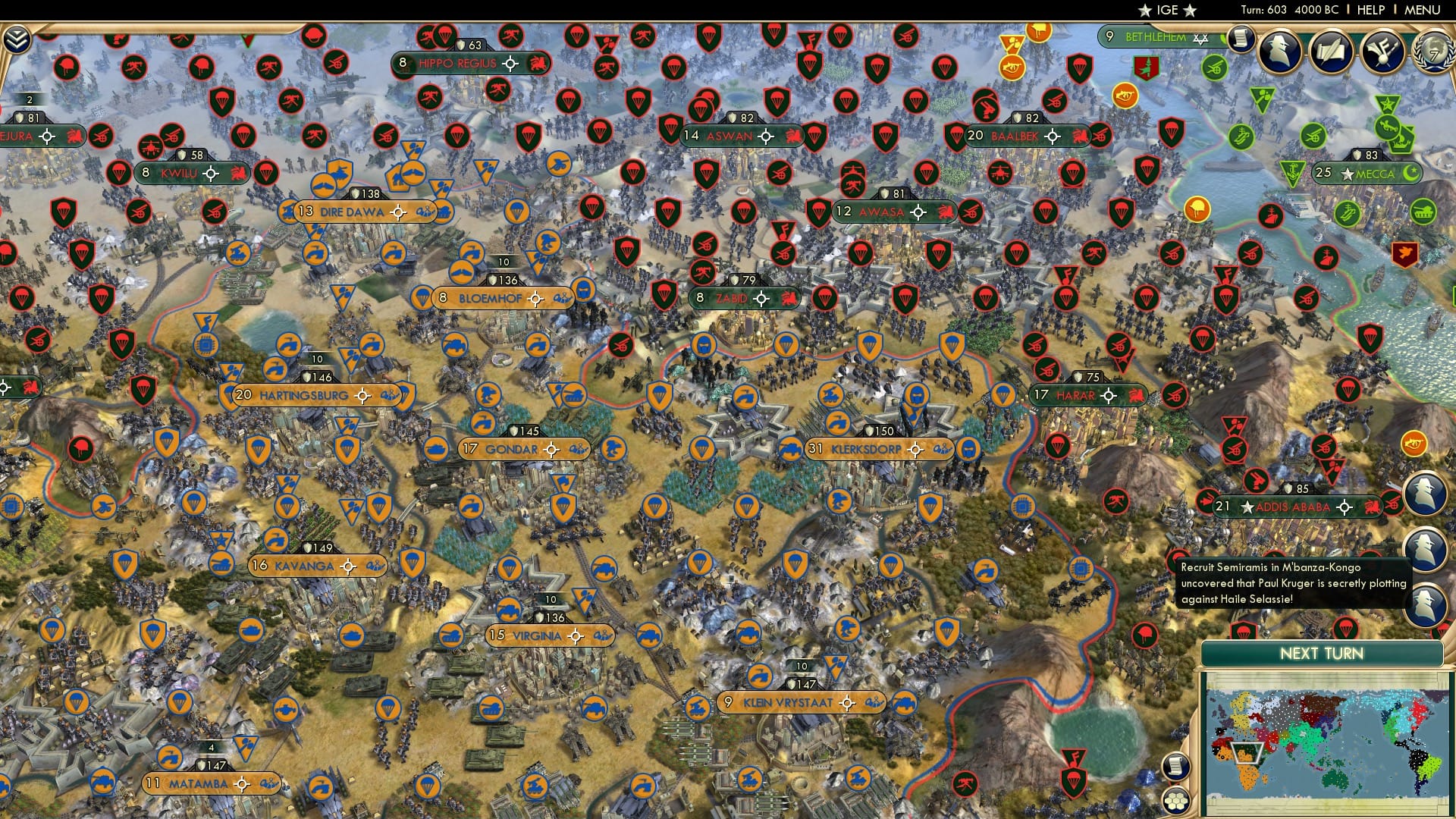Click the viewport rectangle on the minimap
The height and width of the screenshot is (819, 1456).
(x=1247, y=753)
